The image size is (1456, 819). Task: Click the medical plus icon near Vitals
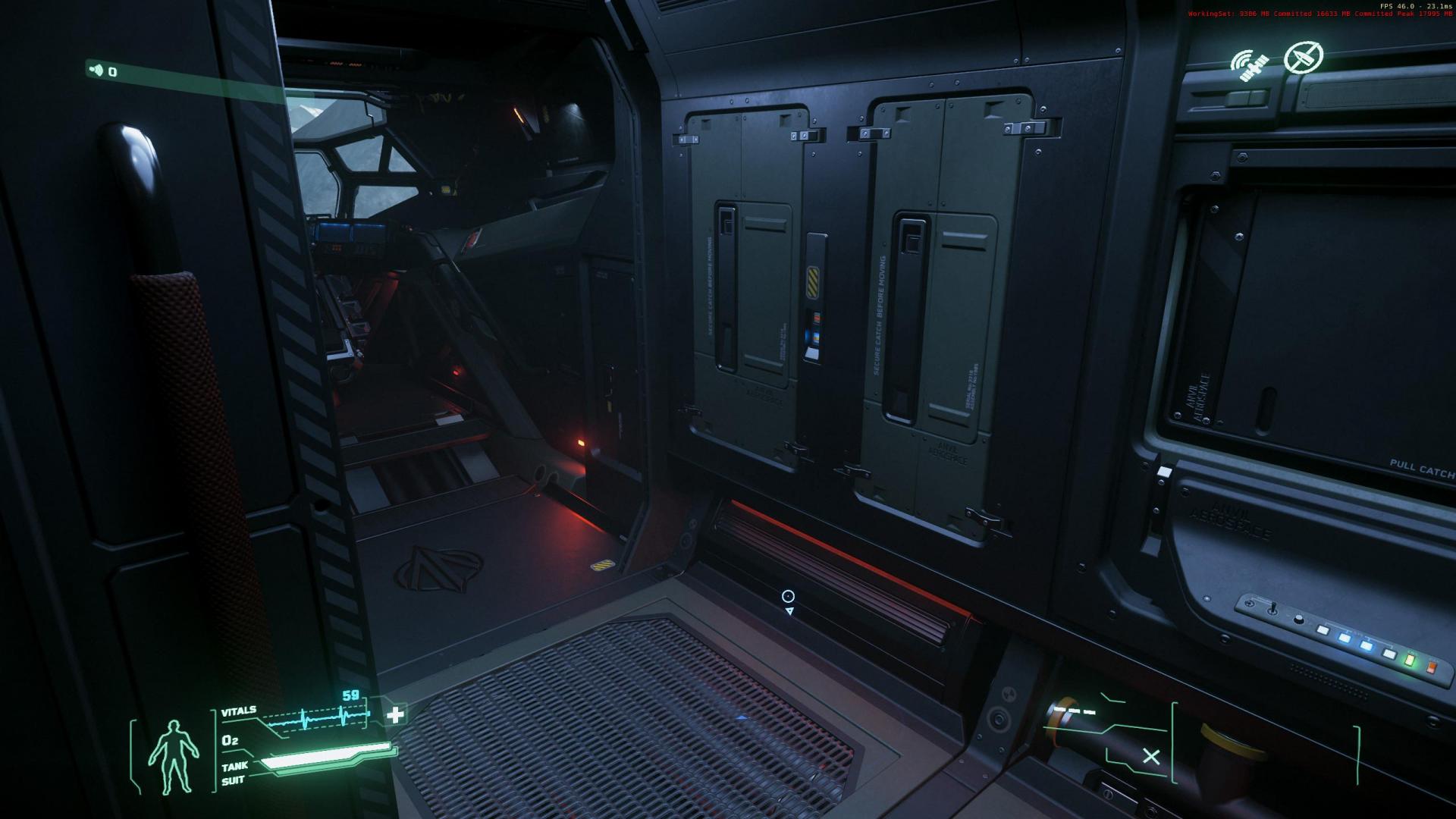pyautogui.click(x=395, y=714)
